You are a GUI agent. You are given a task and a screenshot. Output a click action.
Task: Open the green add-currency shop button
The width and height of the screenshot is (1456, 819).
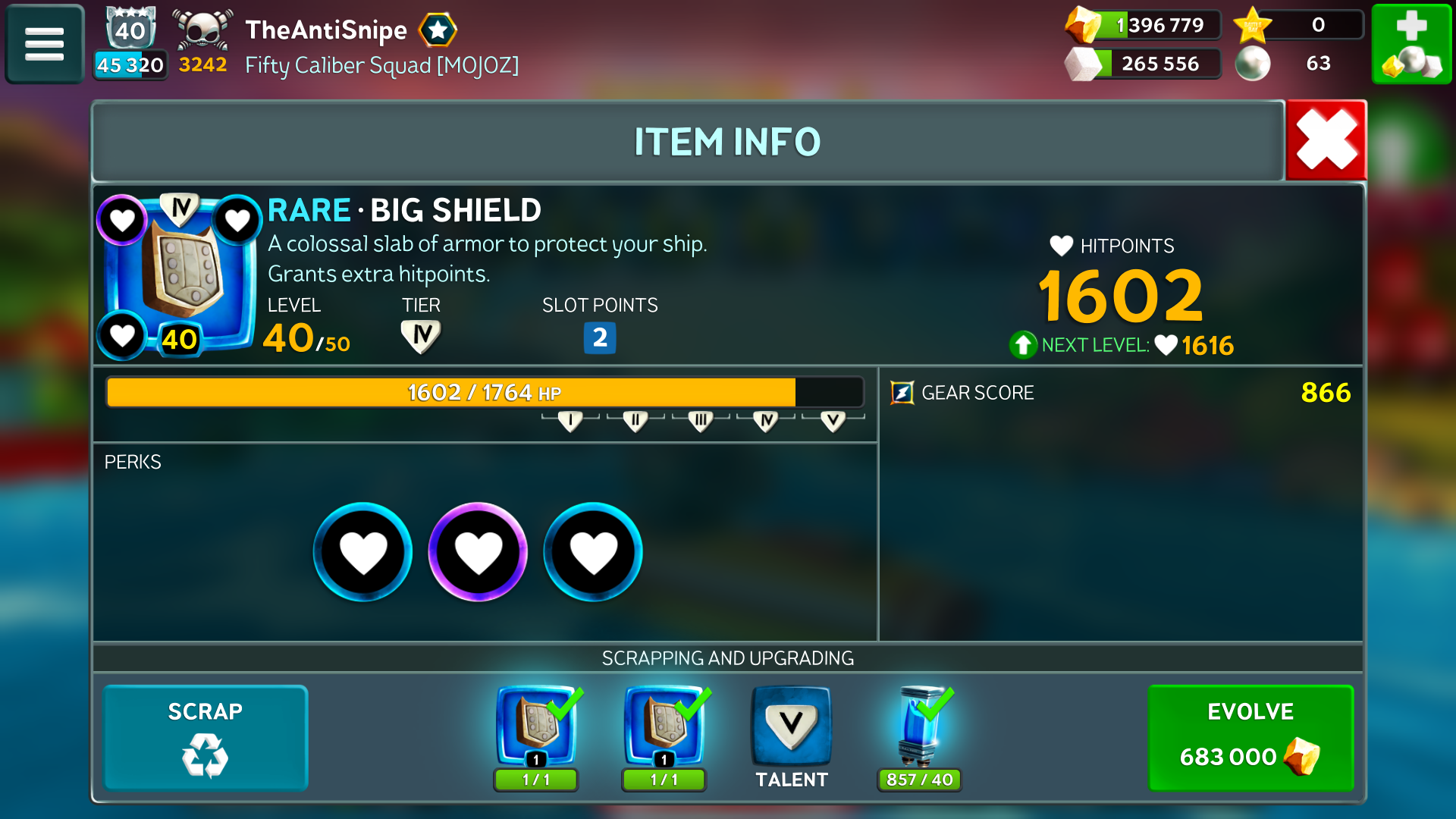pyautogui.click(x=1411, y=44)
